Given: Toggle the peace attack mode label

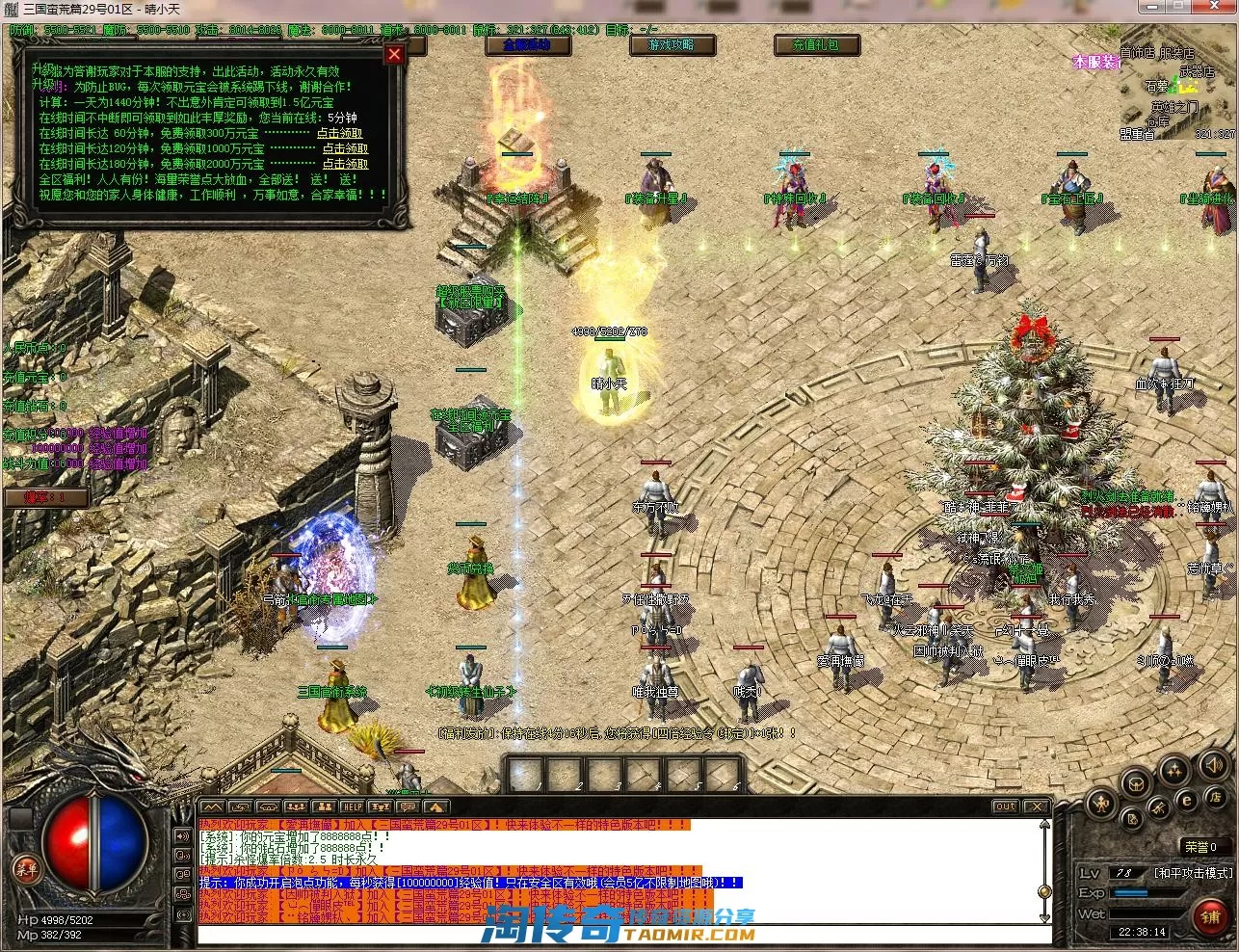Looking at the screenshot, I should tap(1192, 873).
